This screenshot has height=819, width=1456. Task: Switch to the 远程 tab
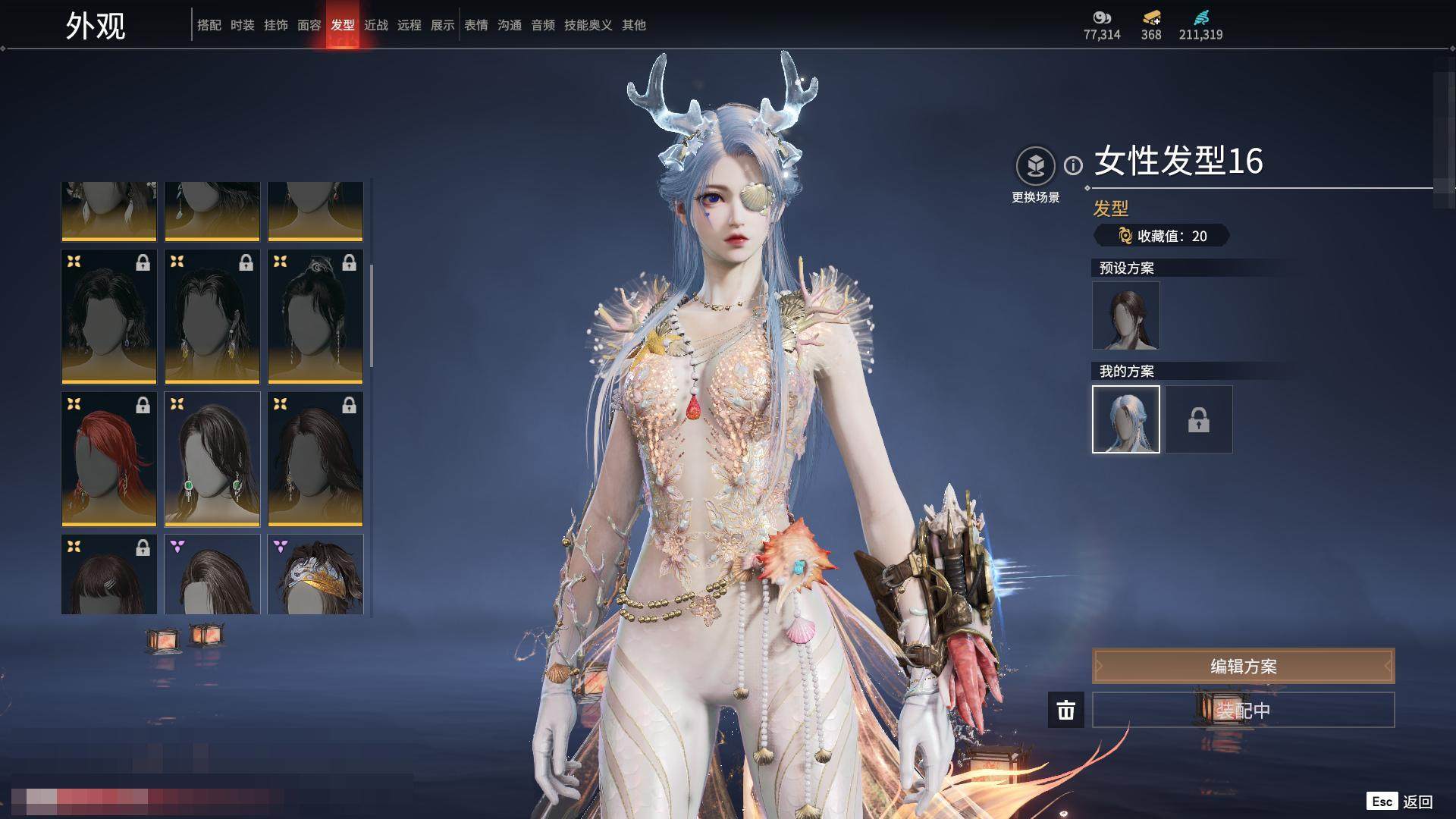(x=409, y=25)
